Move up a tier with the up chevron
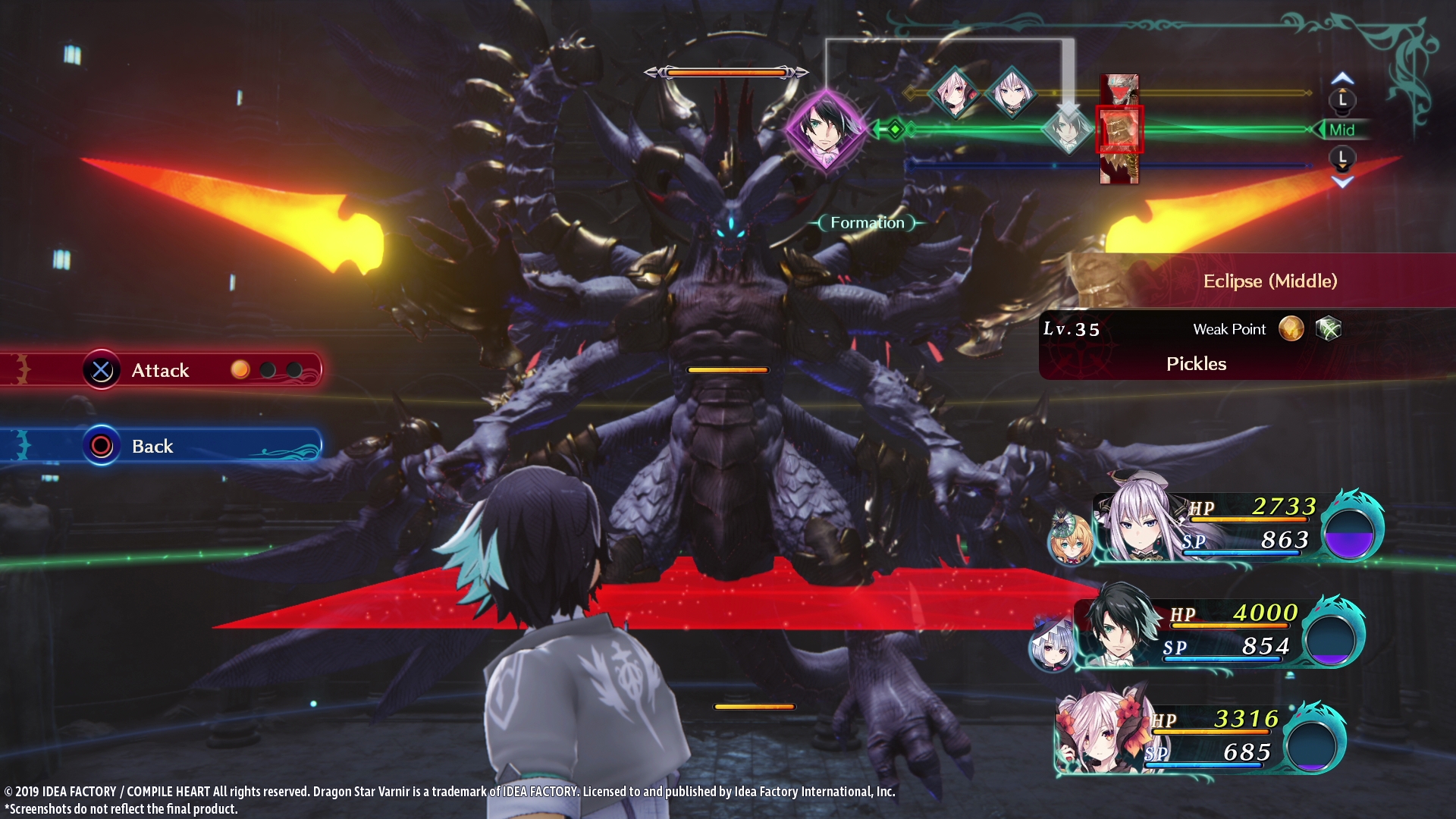The image size is (1456, 819). click(1342, 79)
